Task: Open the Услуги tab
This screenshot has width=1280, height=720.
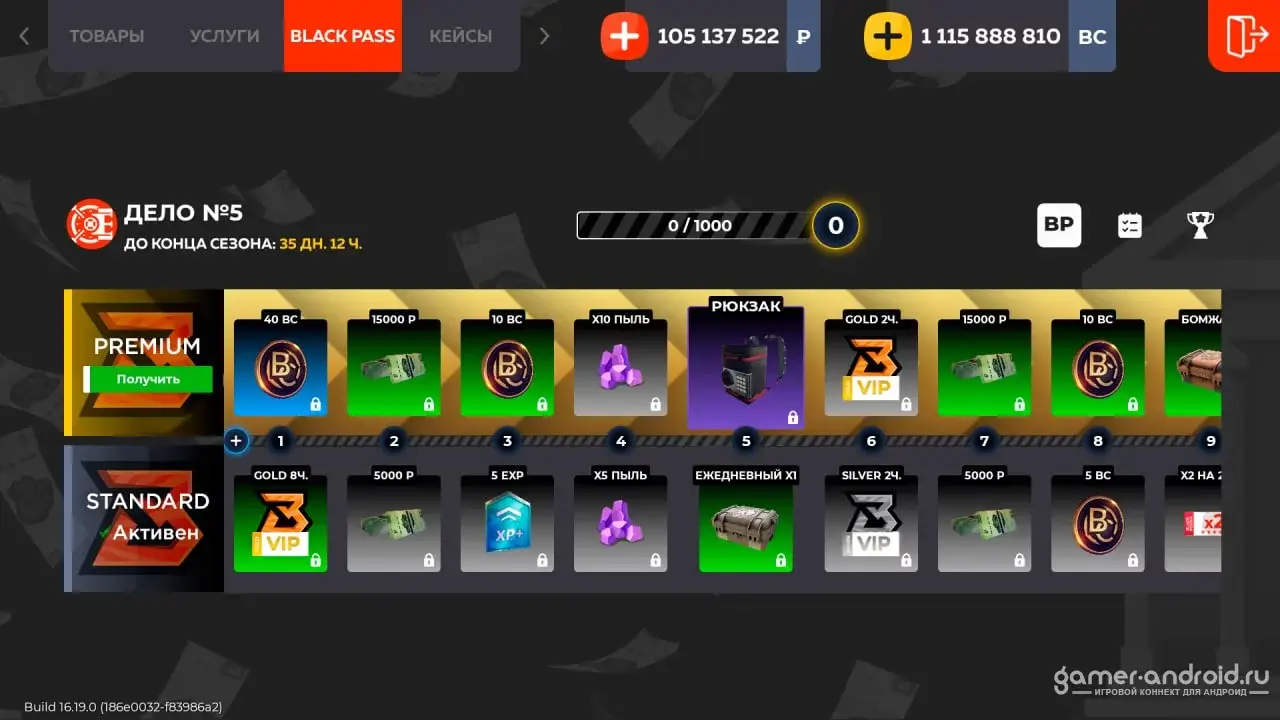Action: click(224, 36)
